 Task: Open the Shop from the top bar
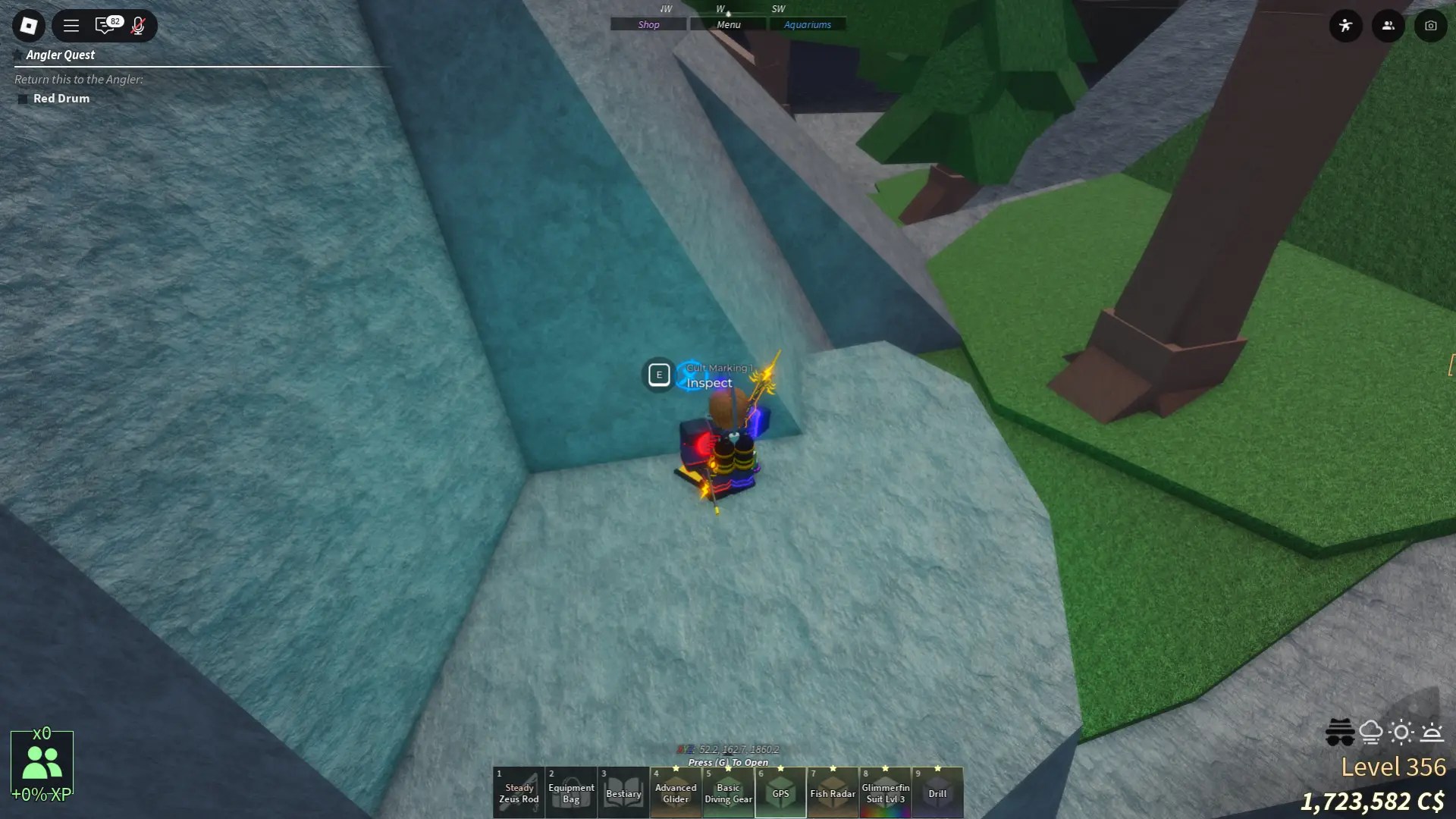pyautogui.click(x=648, y=24)
